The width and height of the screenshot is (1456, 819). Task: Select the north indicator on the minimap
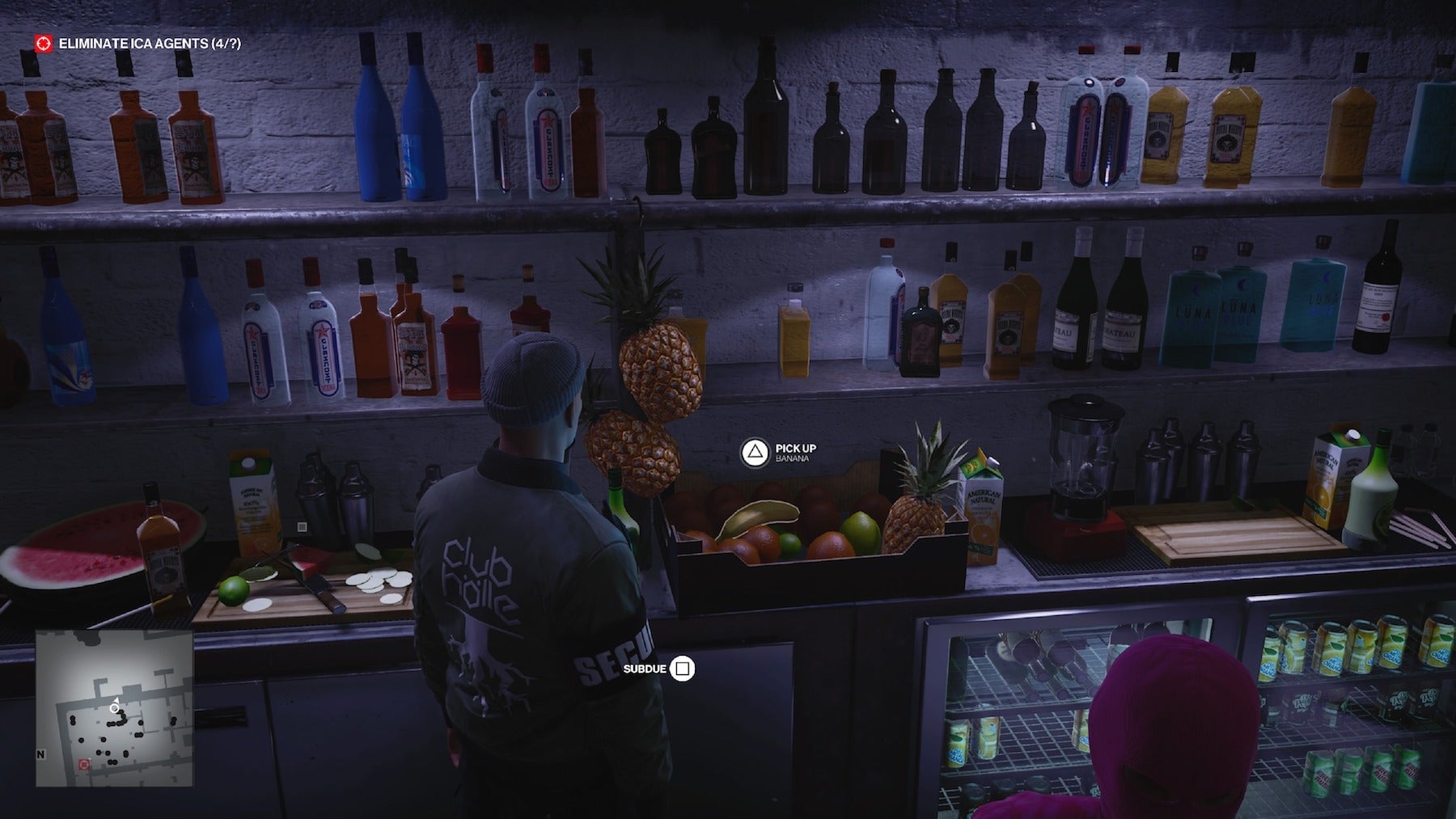[x=40, y=754]
